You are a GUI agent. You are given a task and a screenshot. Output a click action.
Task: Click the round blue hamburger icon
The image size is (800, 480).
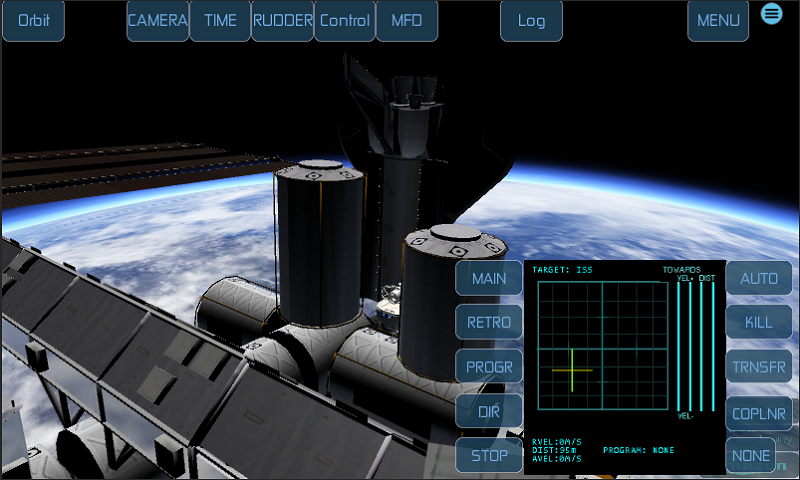(771, 13)
